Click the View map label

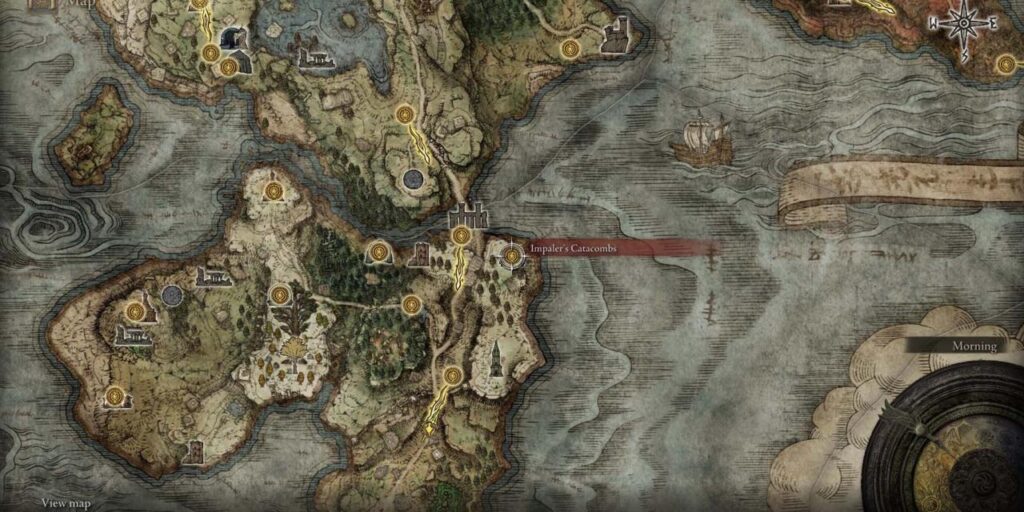pos(68,503)
